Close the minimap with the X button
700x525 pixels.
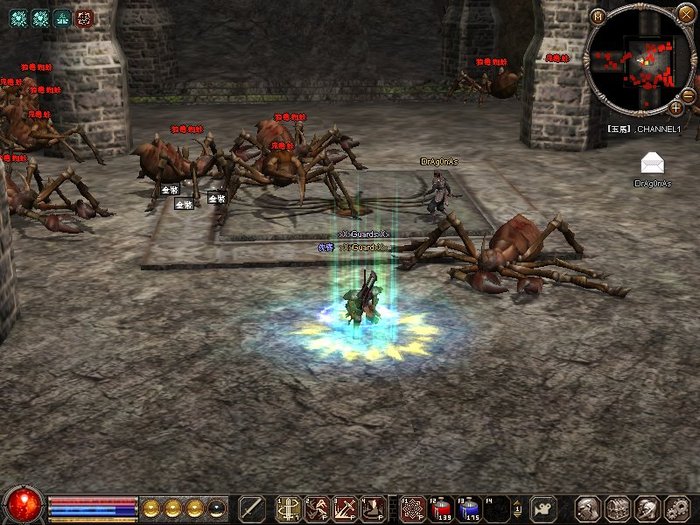click(x=685, y=14)
